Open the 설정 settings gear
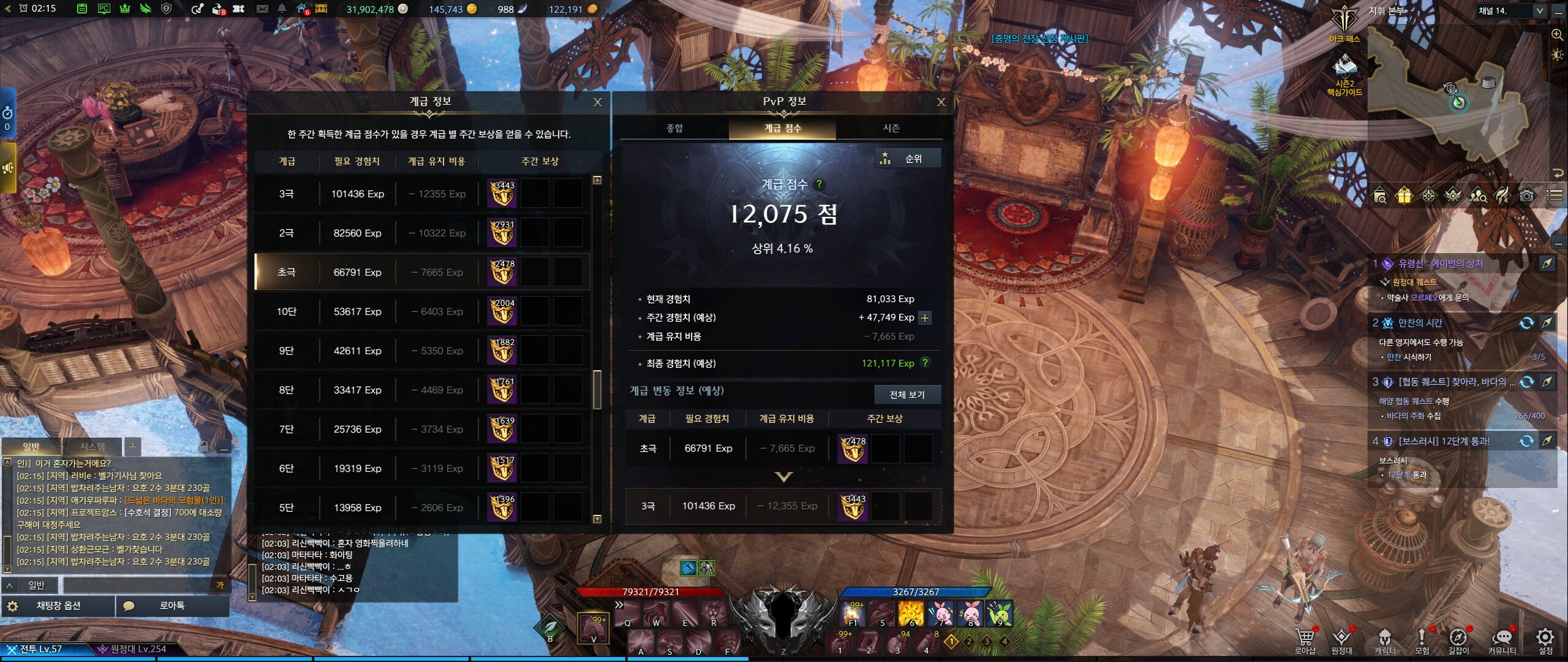Viewport: 1568px width, 662px height. (x=1545, y=640)
